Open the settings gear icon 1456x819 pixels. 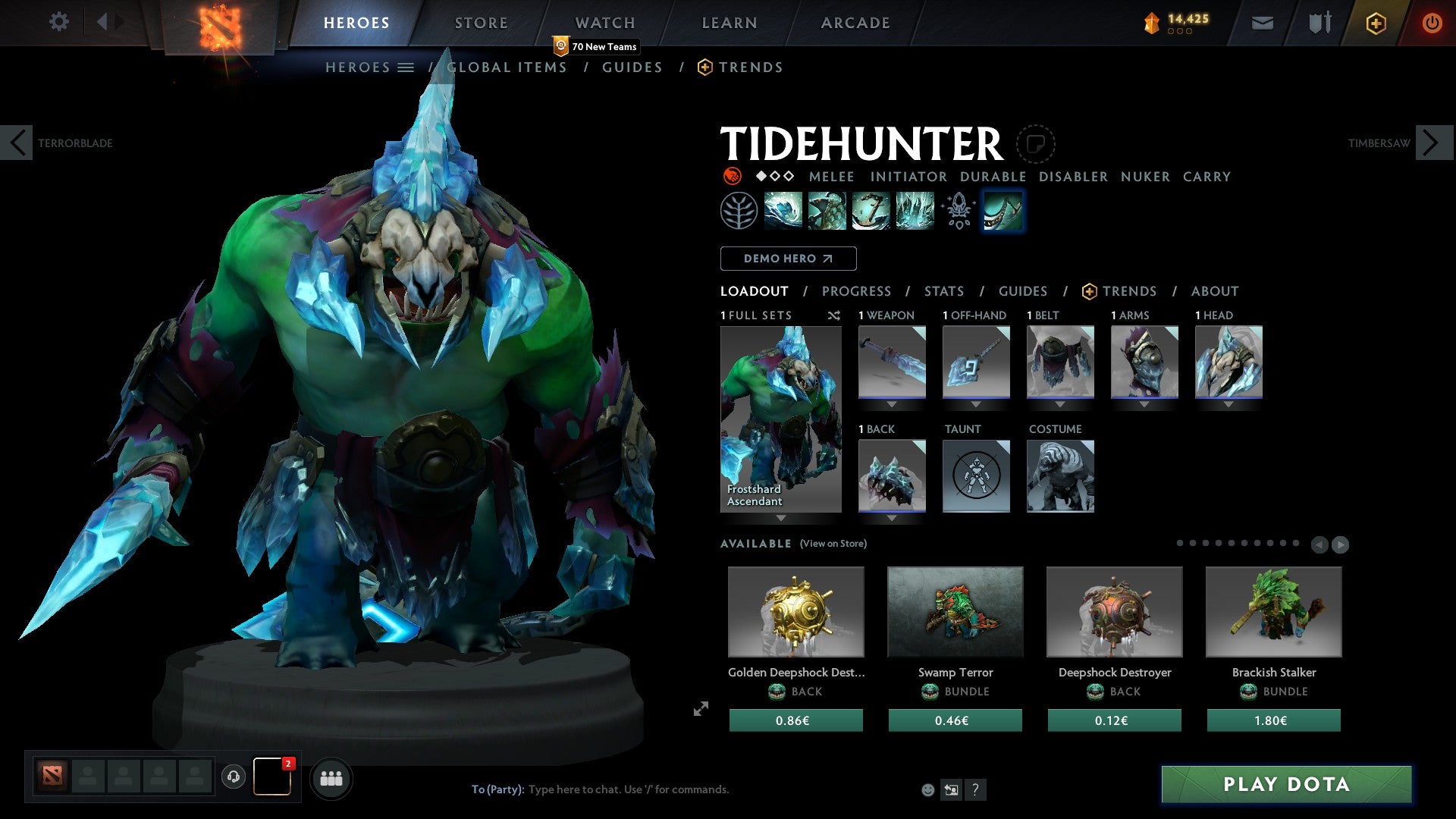[x=59, y=23]
